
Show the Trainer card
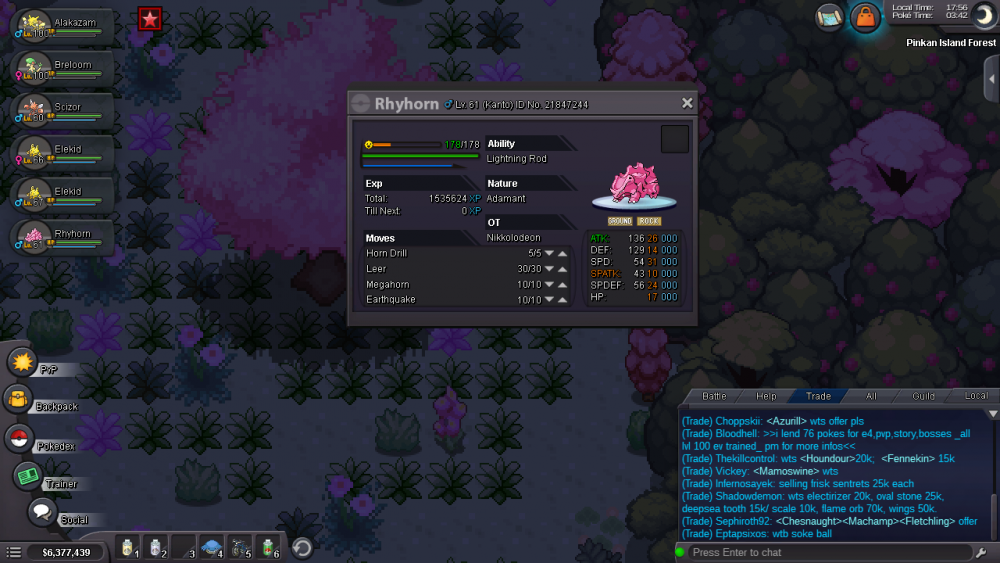(x=29, y=477)
